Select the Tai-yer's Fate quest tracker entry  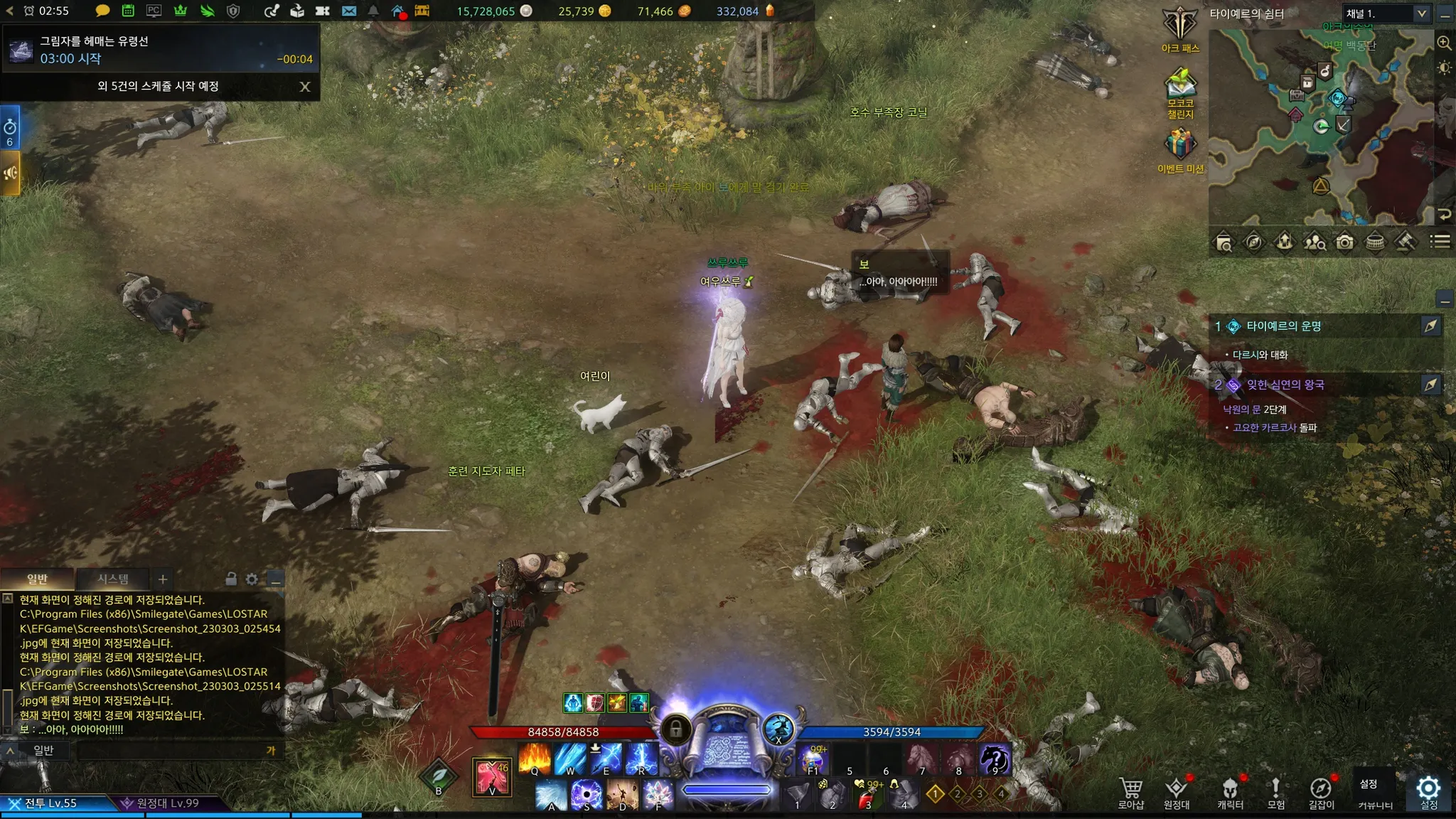point(1283,326)
